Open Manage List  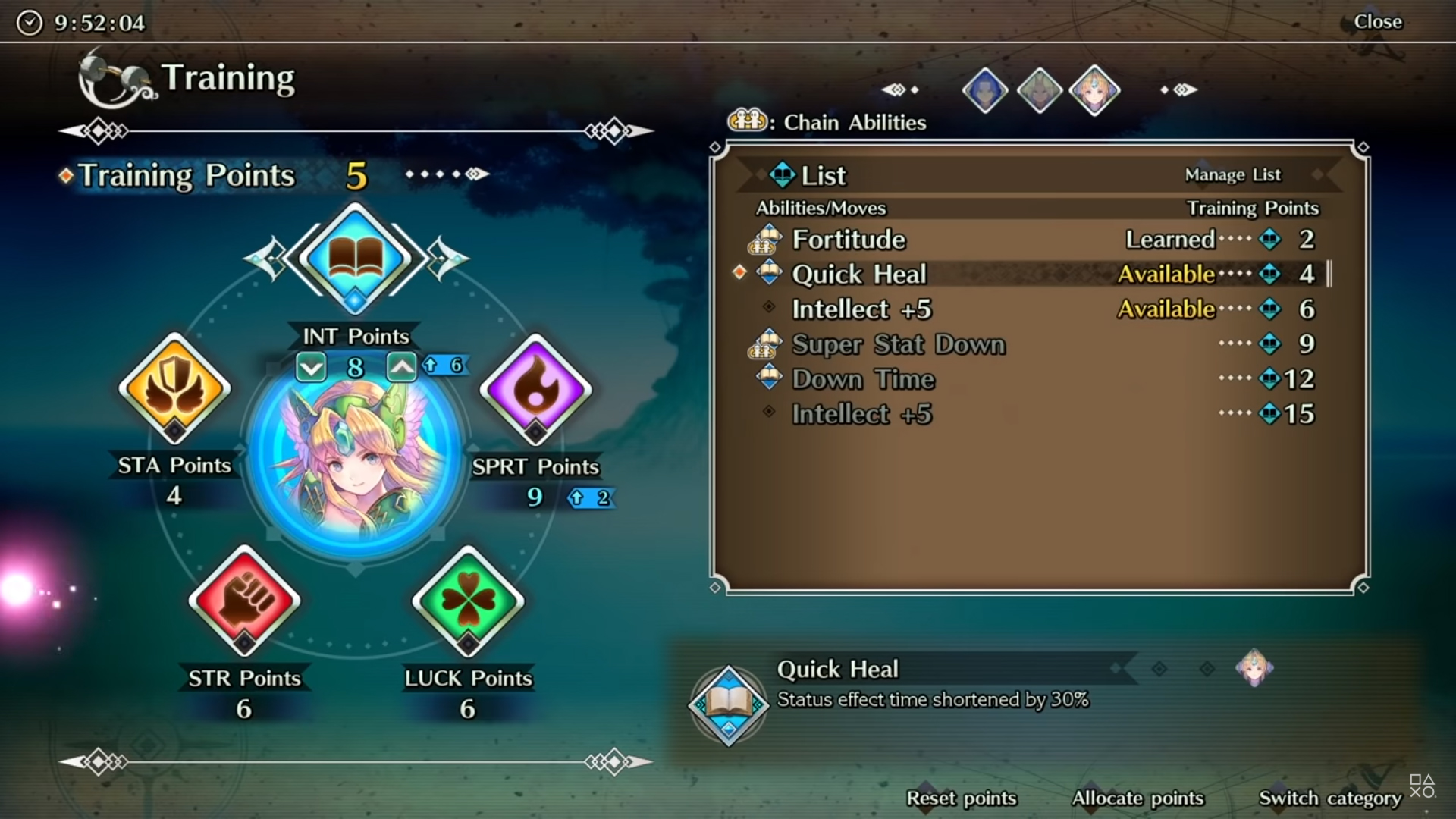click(x=1232, y=175)
